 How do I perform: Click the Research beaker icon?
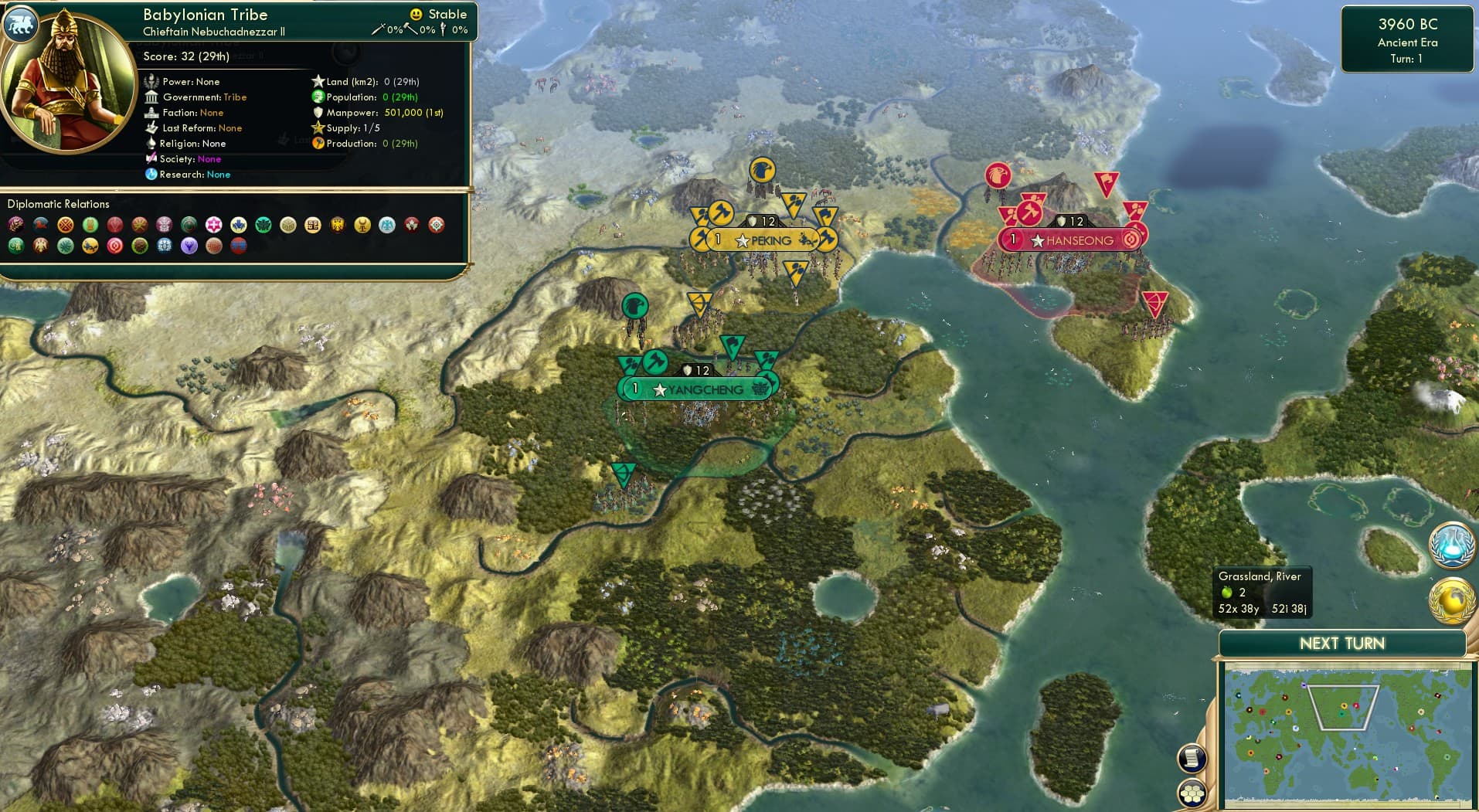pos(151,175)
